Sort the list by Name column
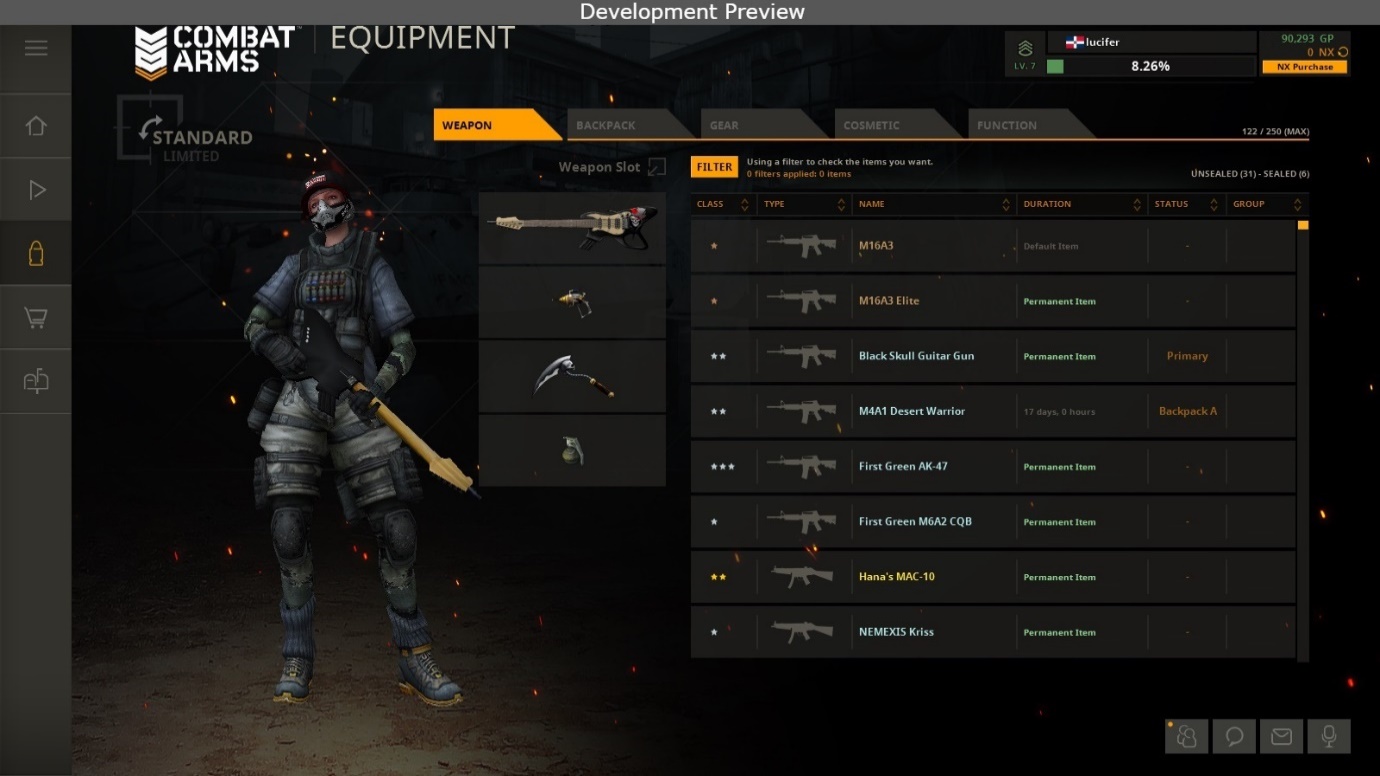1380x776 pixels. (x=932, y=204)
